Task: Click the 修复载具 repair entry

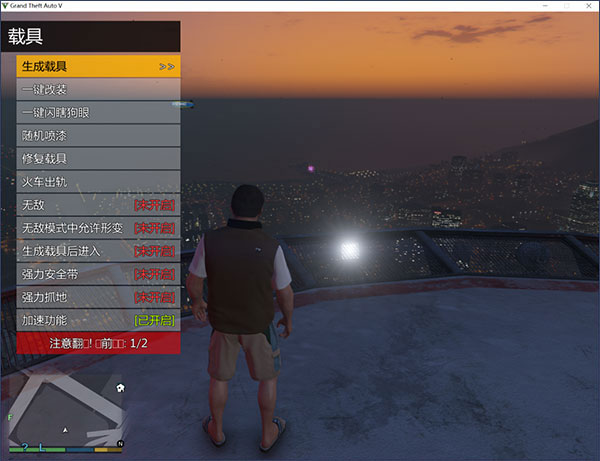Action: pyautogui.click(x=98, y=159)
